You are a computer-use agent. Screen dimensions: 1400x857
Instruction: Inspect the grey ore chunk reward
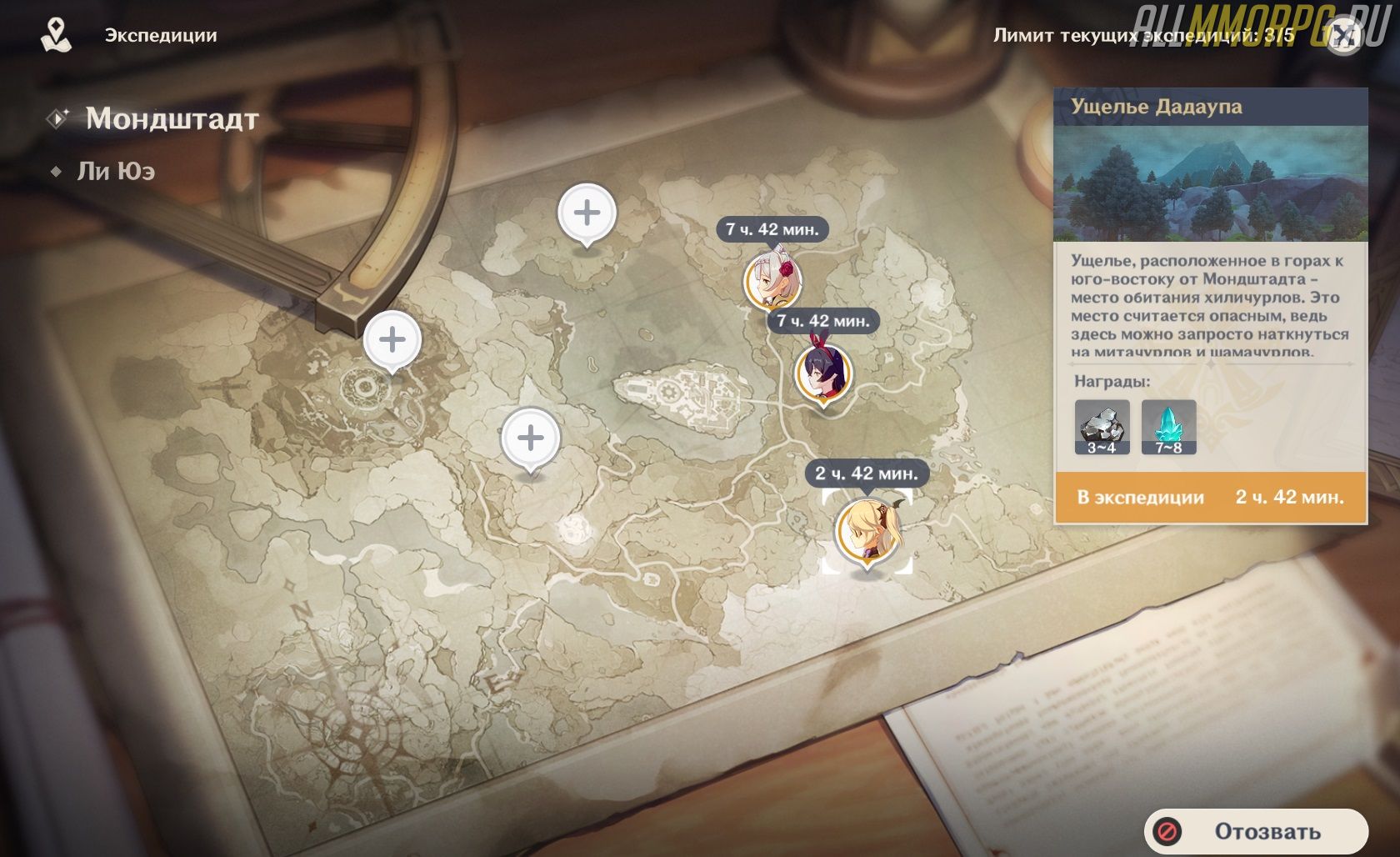[1102, 427]
